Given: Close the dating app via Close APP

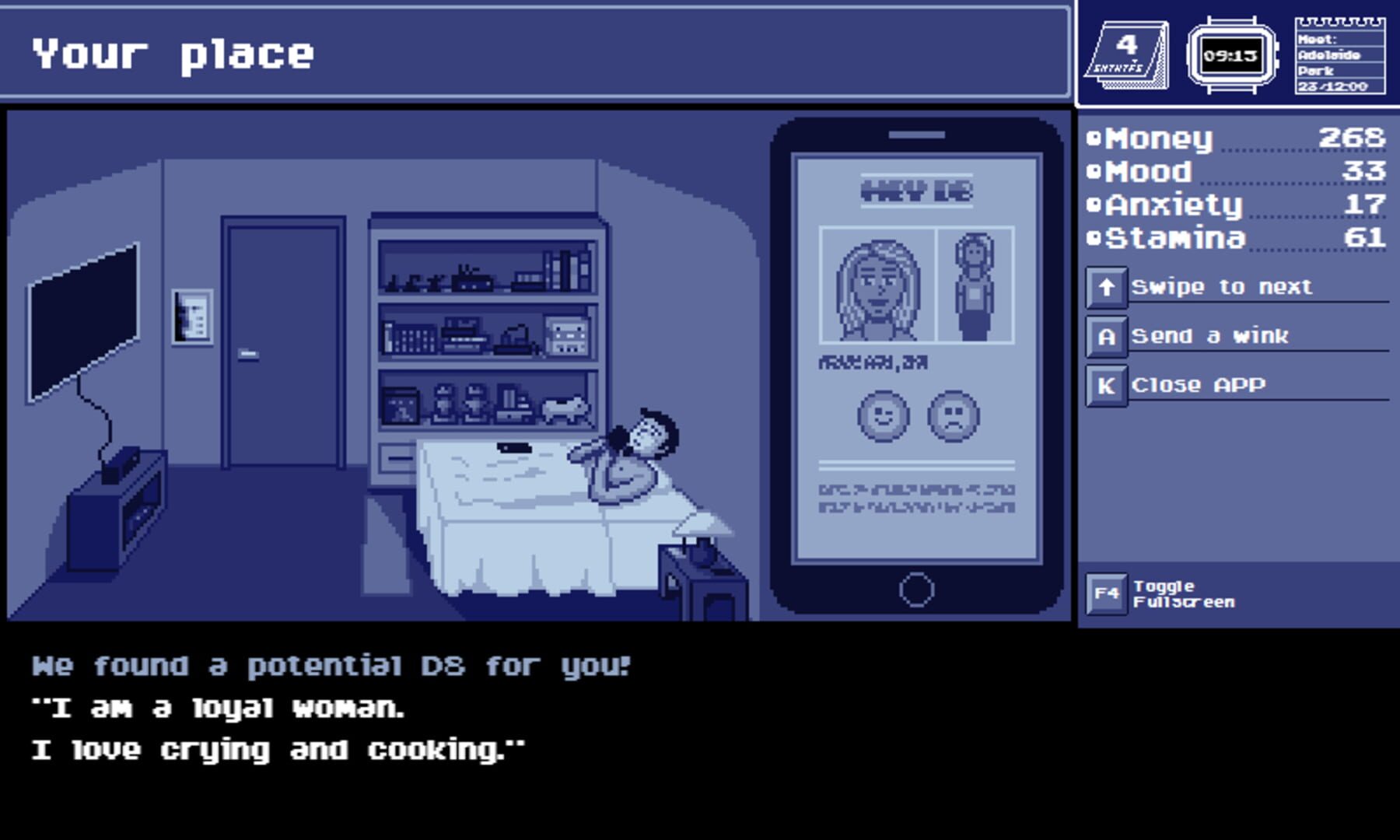Looking at the screenshot, I should pos(1198,385).
